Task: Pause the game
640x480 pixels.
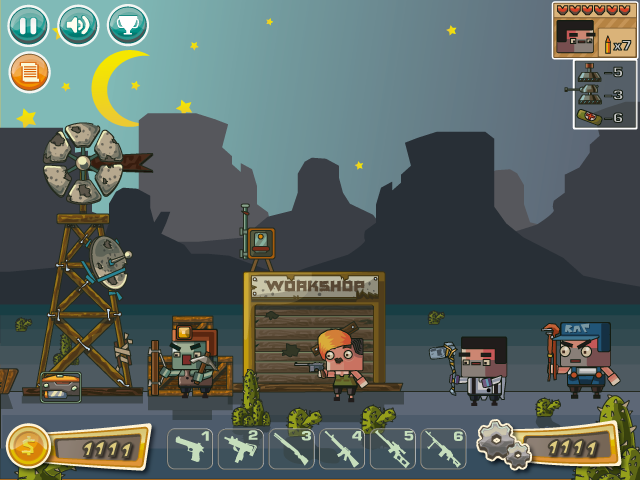Action: click(x=28, y=25)
